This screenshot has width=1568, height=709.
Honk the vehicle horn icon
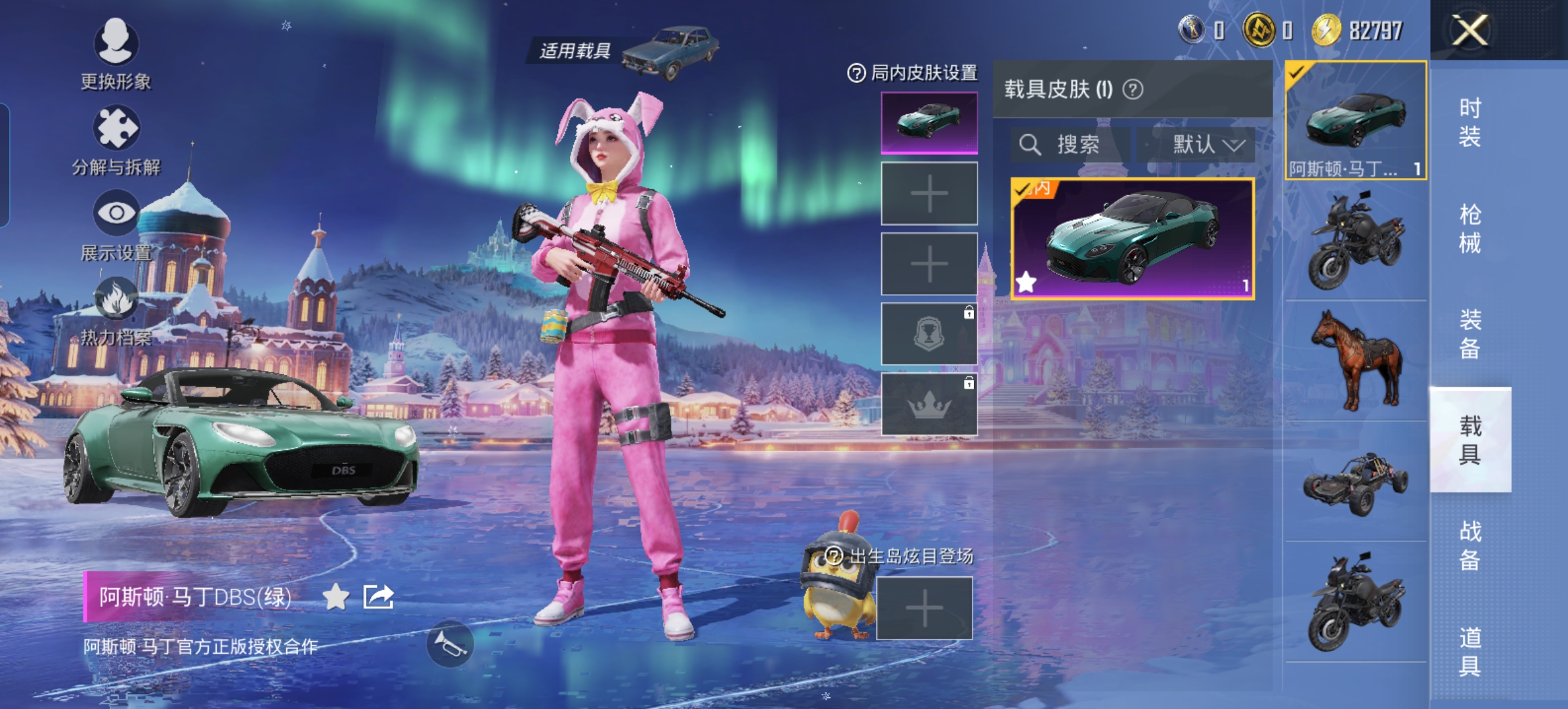coord(450,645)
